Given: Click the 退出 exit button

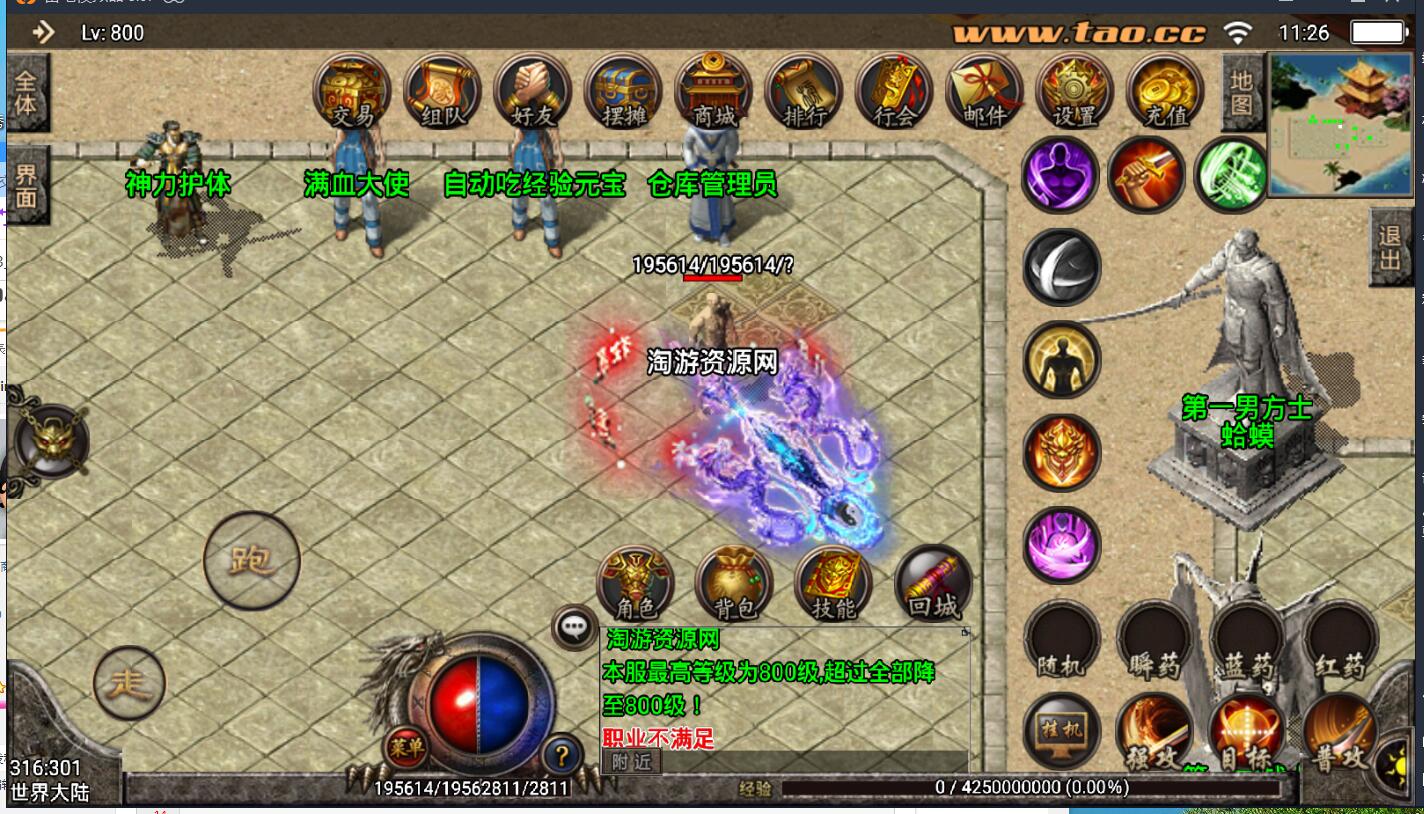Looking at the screenshot, I should pos(1390,248).
